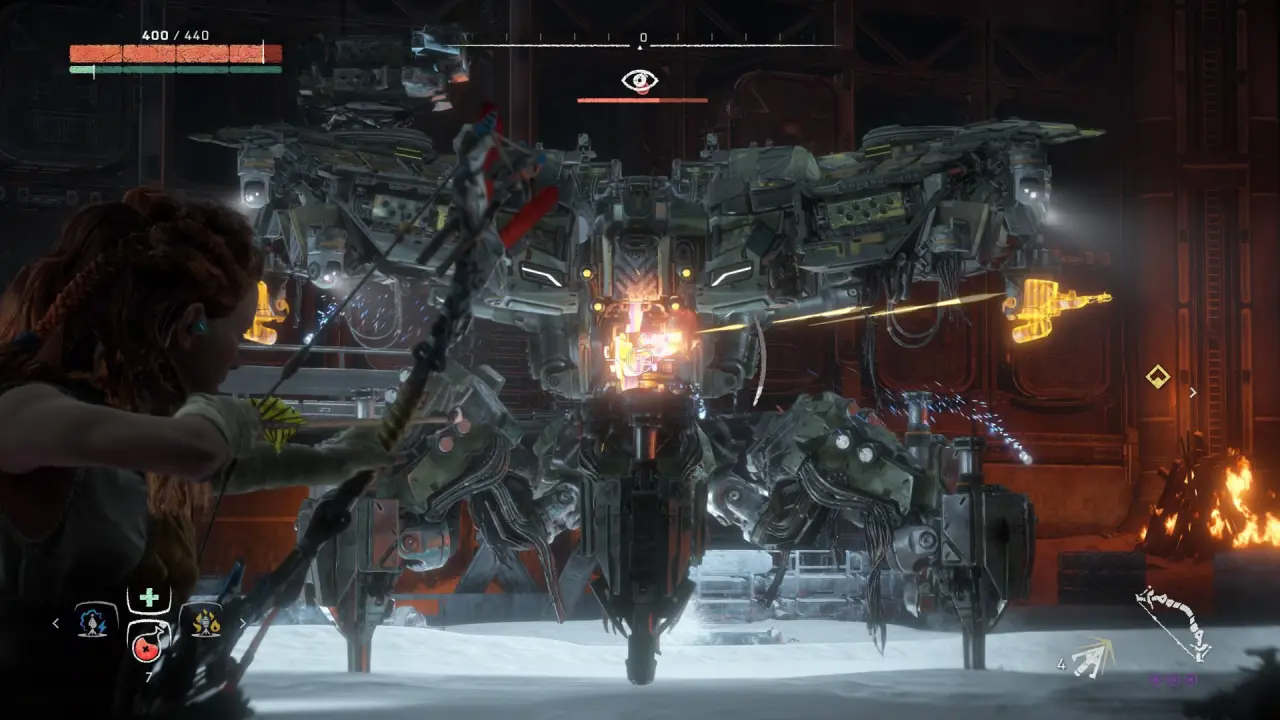Viewport: 1280px width, 720px height.
Task: Click the enemy awareness eye icon
Action: (x=640, y=80)
